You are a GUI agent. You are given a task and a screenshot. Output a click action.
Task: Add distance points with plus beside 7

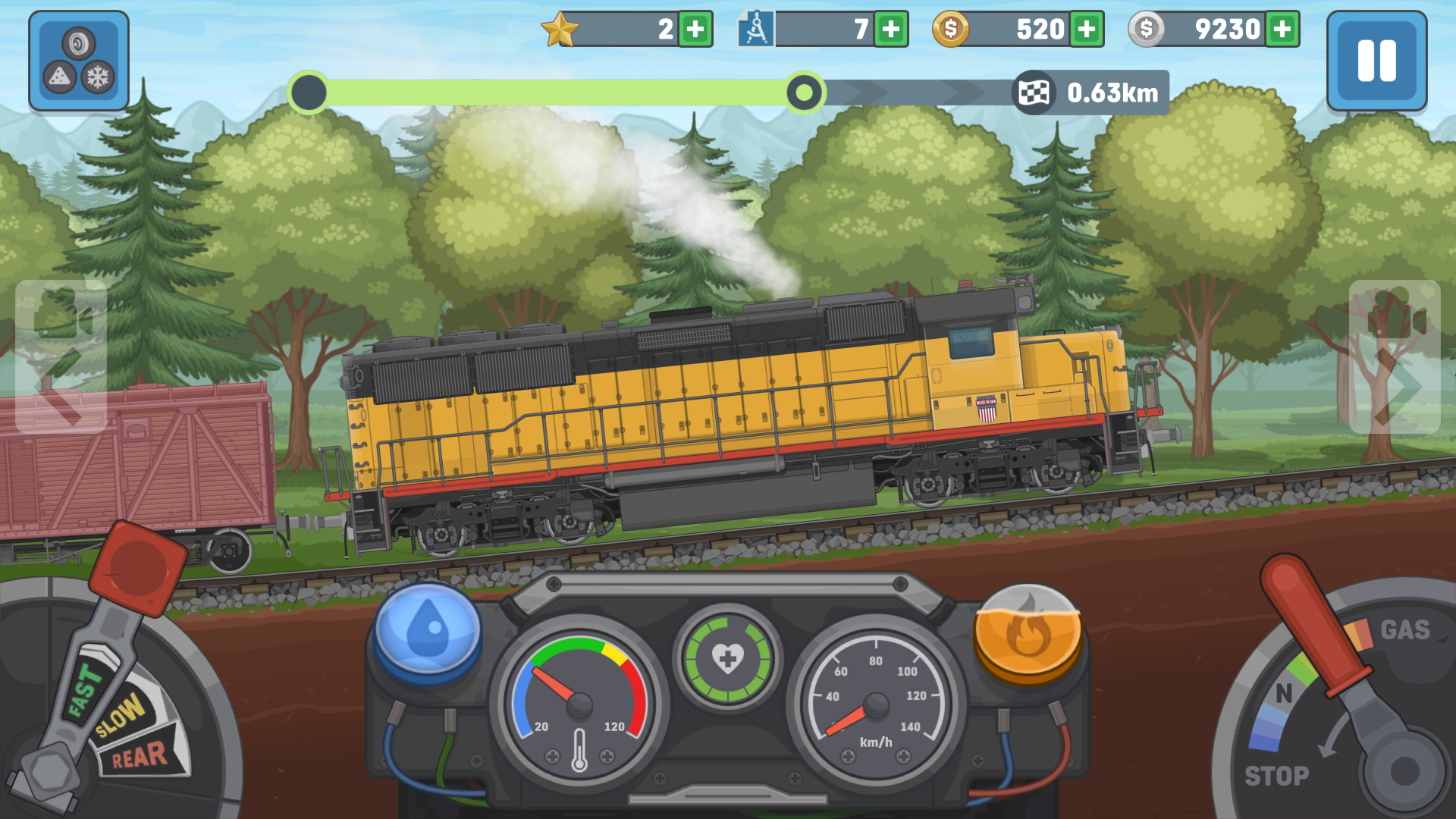click(x=891, y=30)
